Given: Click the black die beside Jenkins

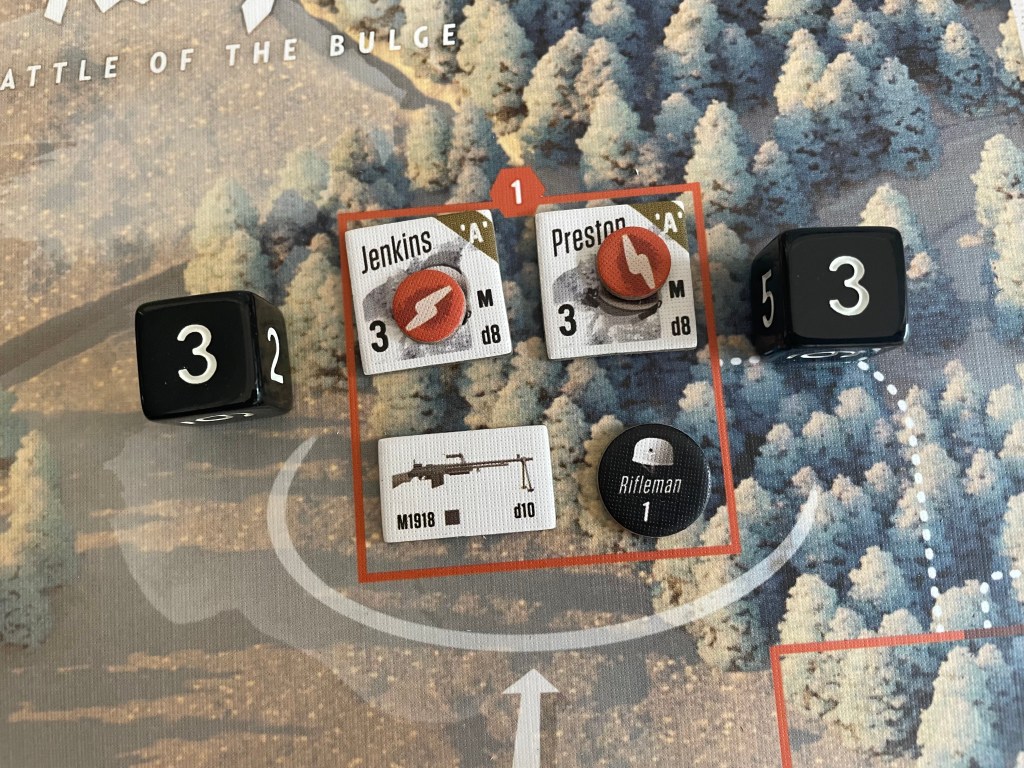Looking at the screenshot, I should pyautogui.click(x=213, y=355).
